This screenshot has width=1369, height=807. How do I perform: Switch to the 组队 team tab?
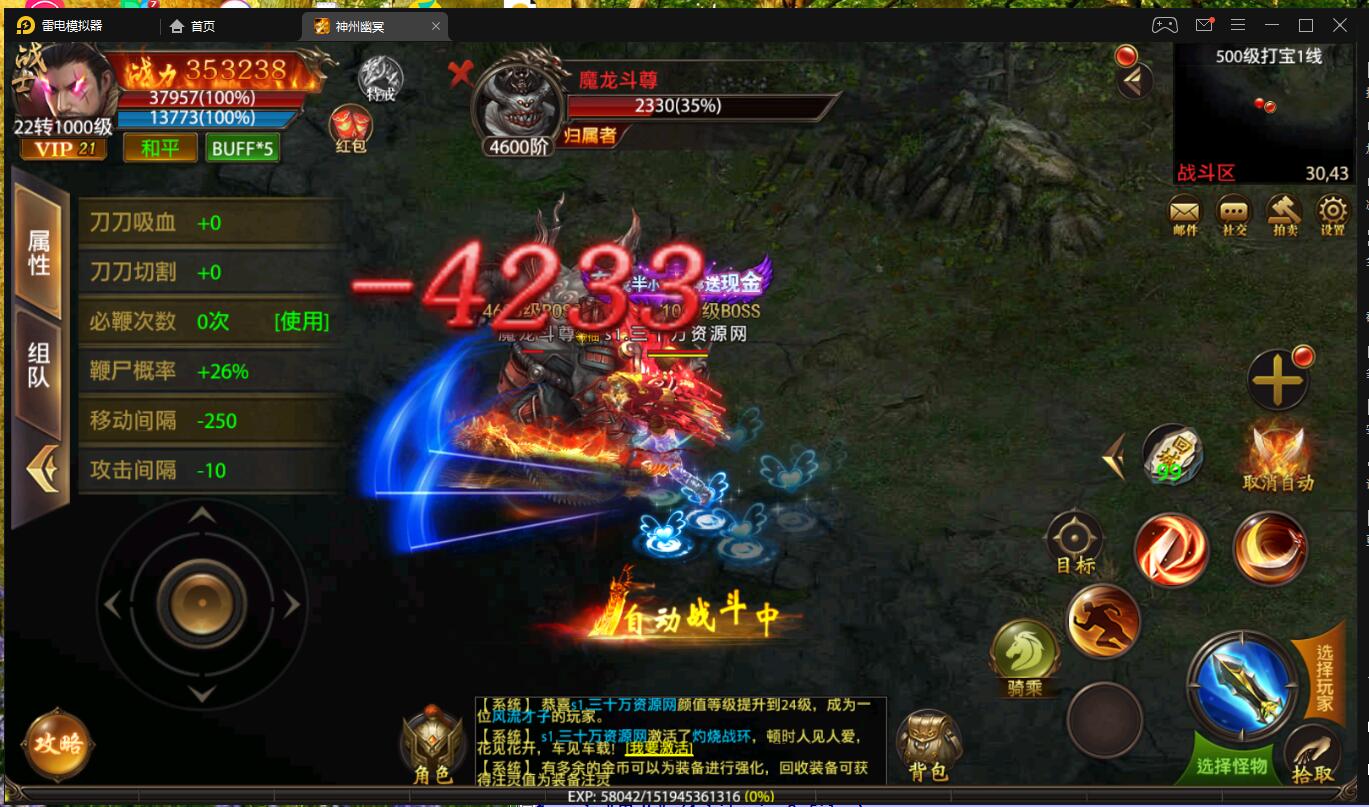point(36,365)
